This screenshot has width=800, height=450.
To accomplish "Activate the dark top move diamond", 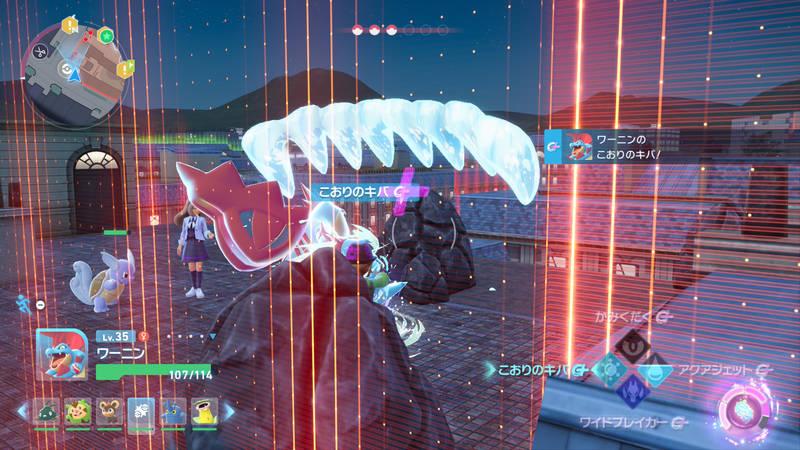I will tap(634, 346).
